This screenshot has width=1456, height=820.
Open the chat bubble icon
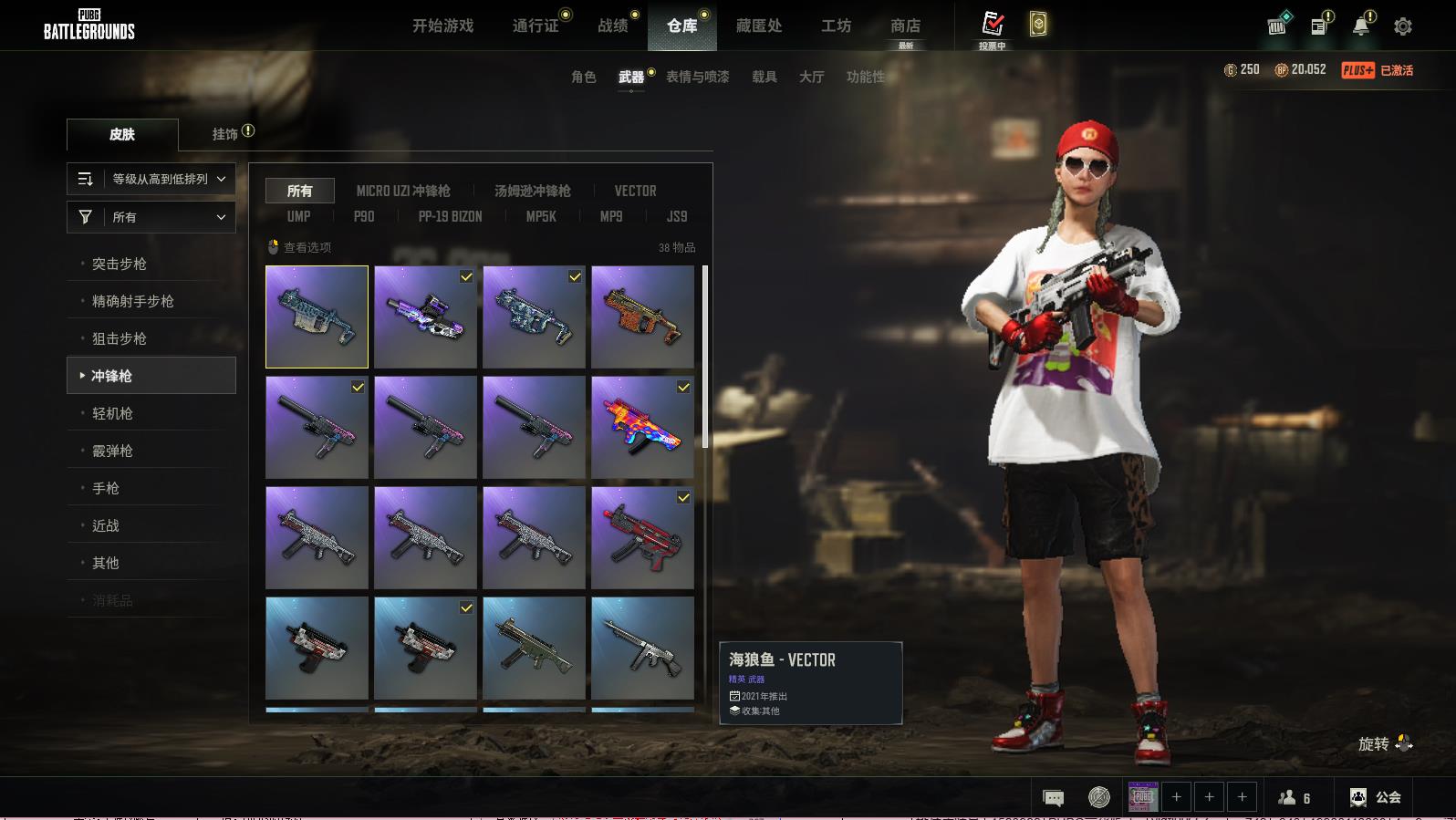[1053, 798]
